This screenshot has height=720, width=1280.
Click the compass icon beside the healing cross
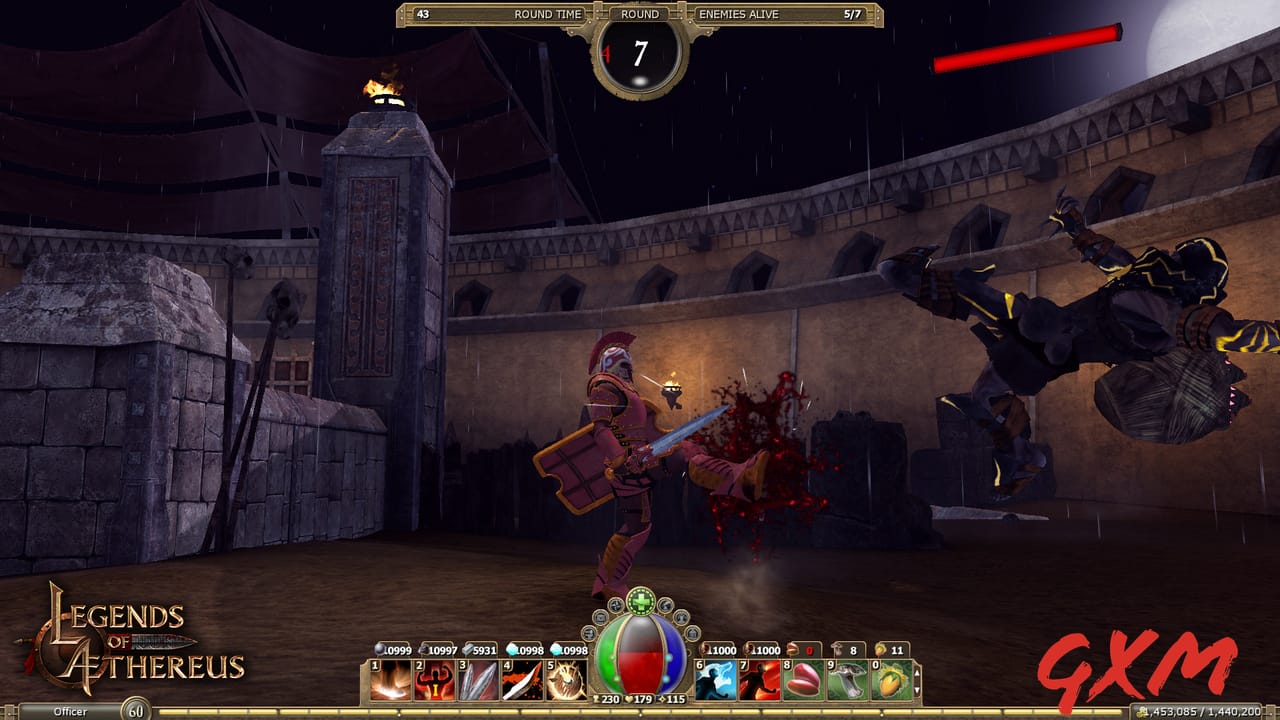coord(616,608)
